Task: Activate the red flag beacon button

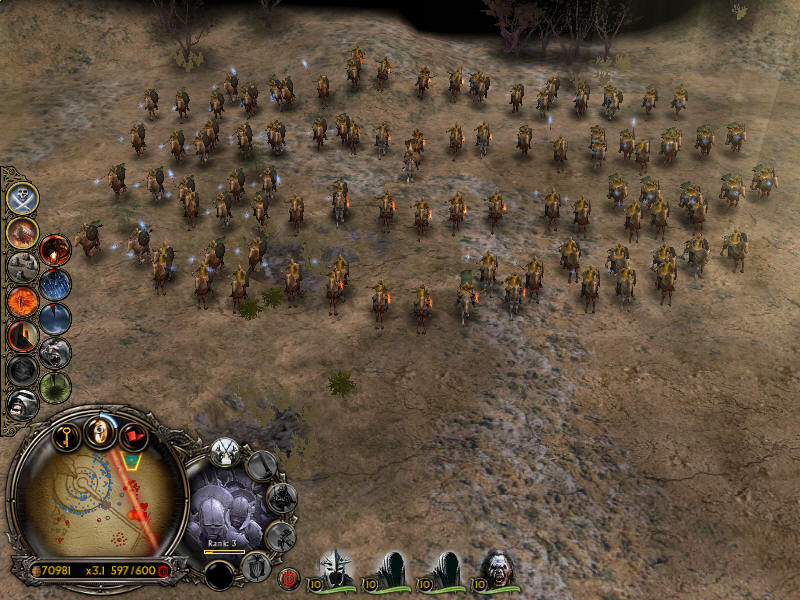Action: (133, 435)
